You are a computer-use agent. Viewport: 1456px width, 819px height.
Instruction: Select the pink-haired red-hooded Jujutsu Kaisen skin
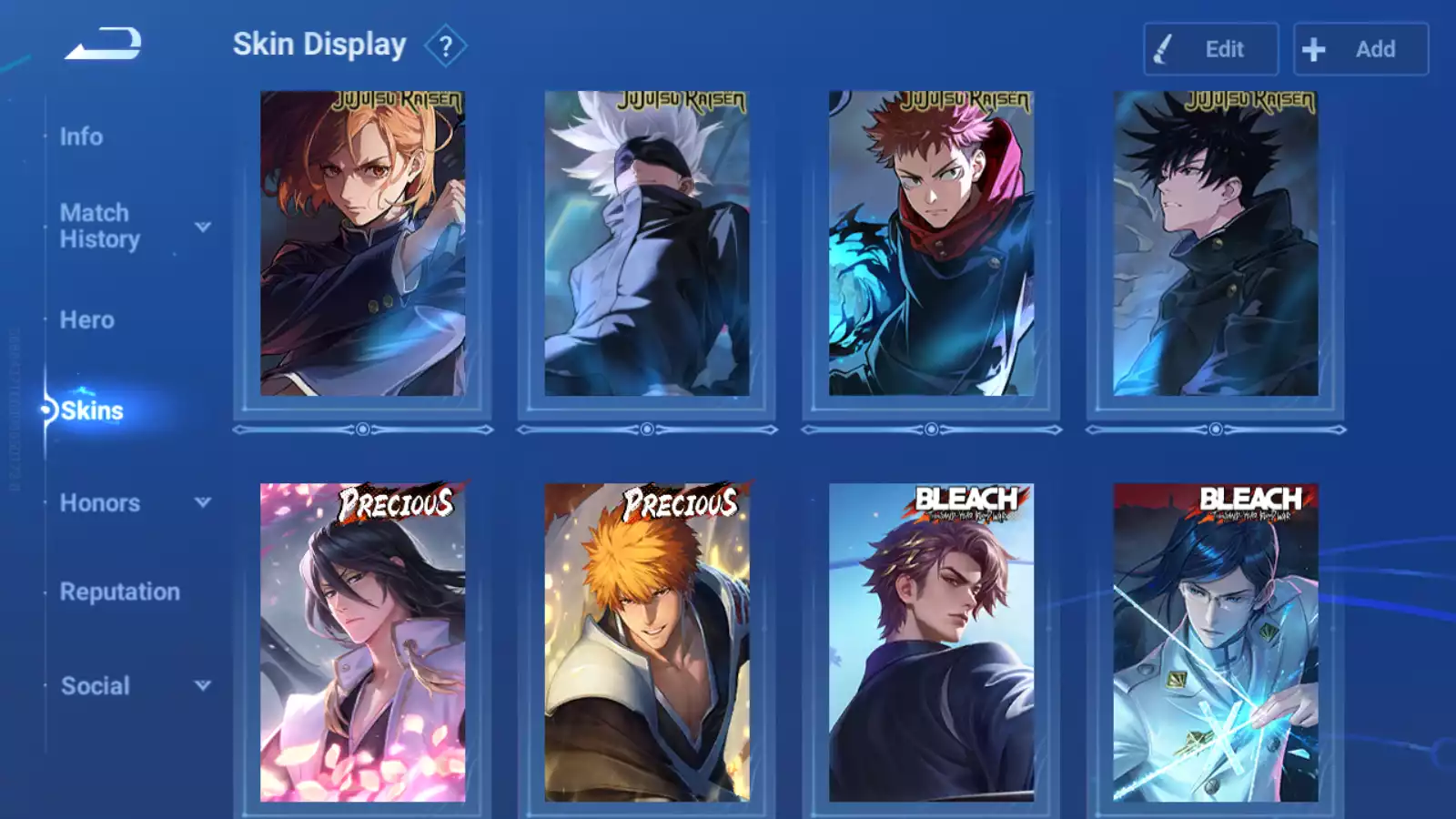point(931,243)
